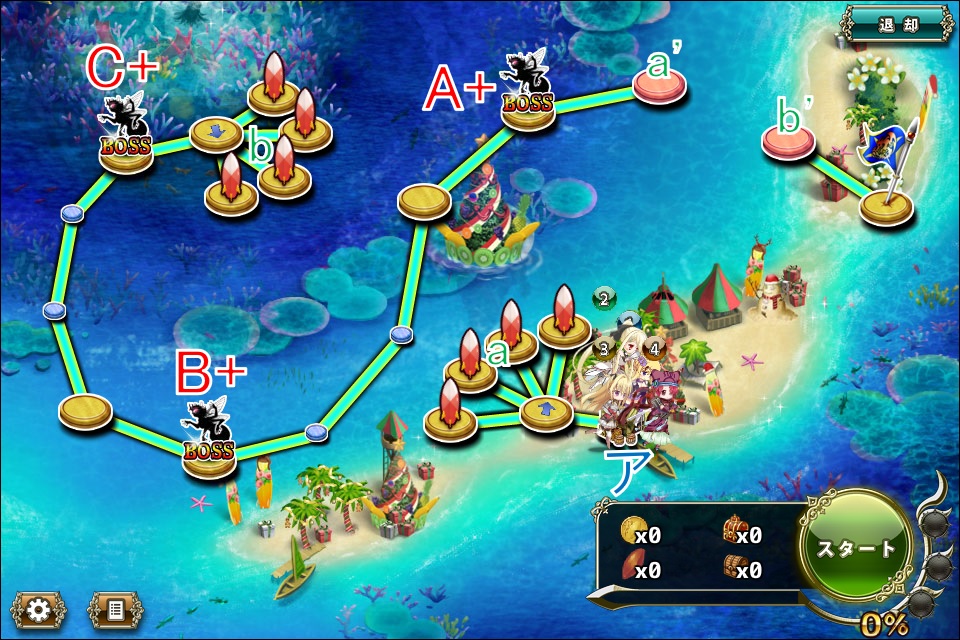Click the 退却 retreat button
Image resolution: width=960 pixels, height=640 pixels.
pyautogui.click(x=894, y=25)
